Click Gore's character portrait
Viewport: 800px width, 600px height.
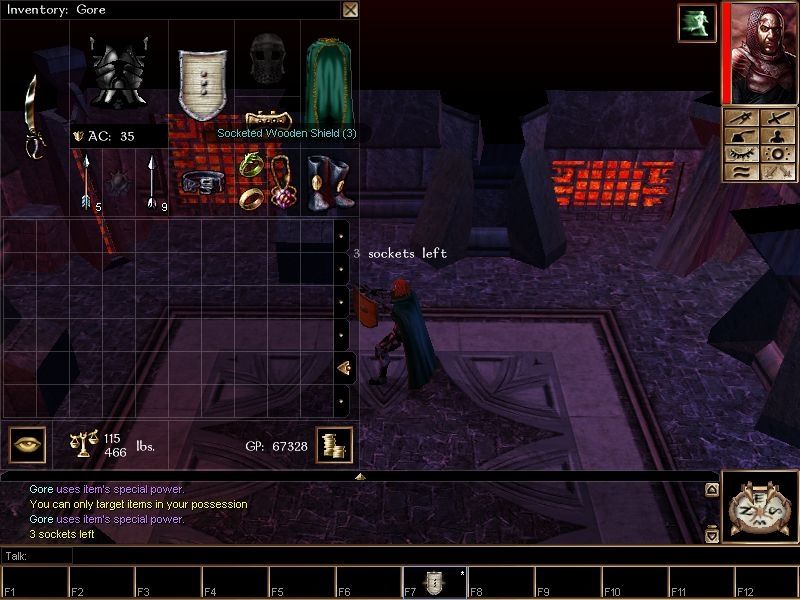click(x=759, y=52)
